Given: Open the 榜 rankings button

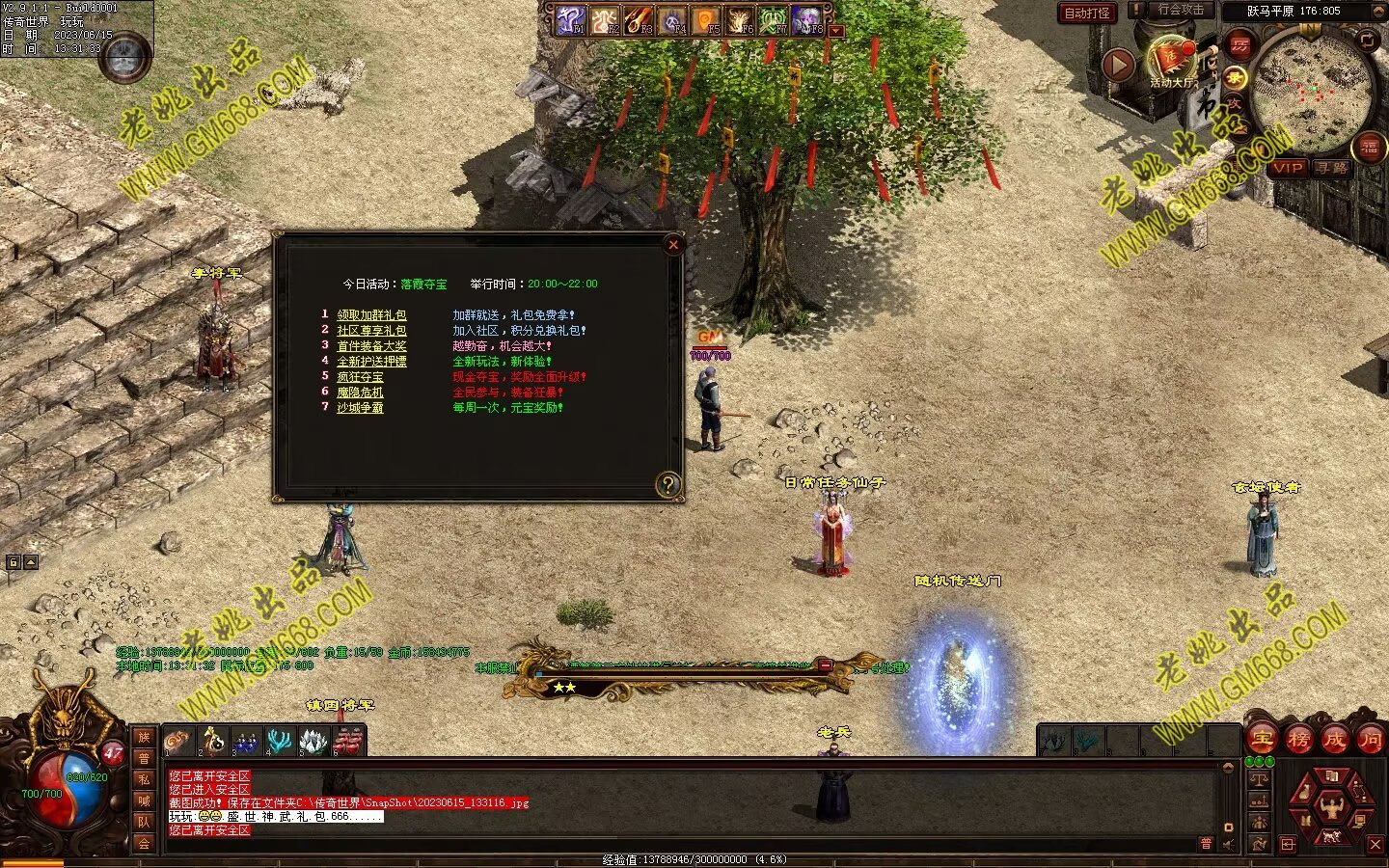Looking at the screenshot, I should coord(1298,741).
